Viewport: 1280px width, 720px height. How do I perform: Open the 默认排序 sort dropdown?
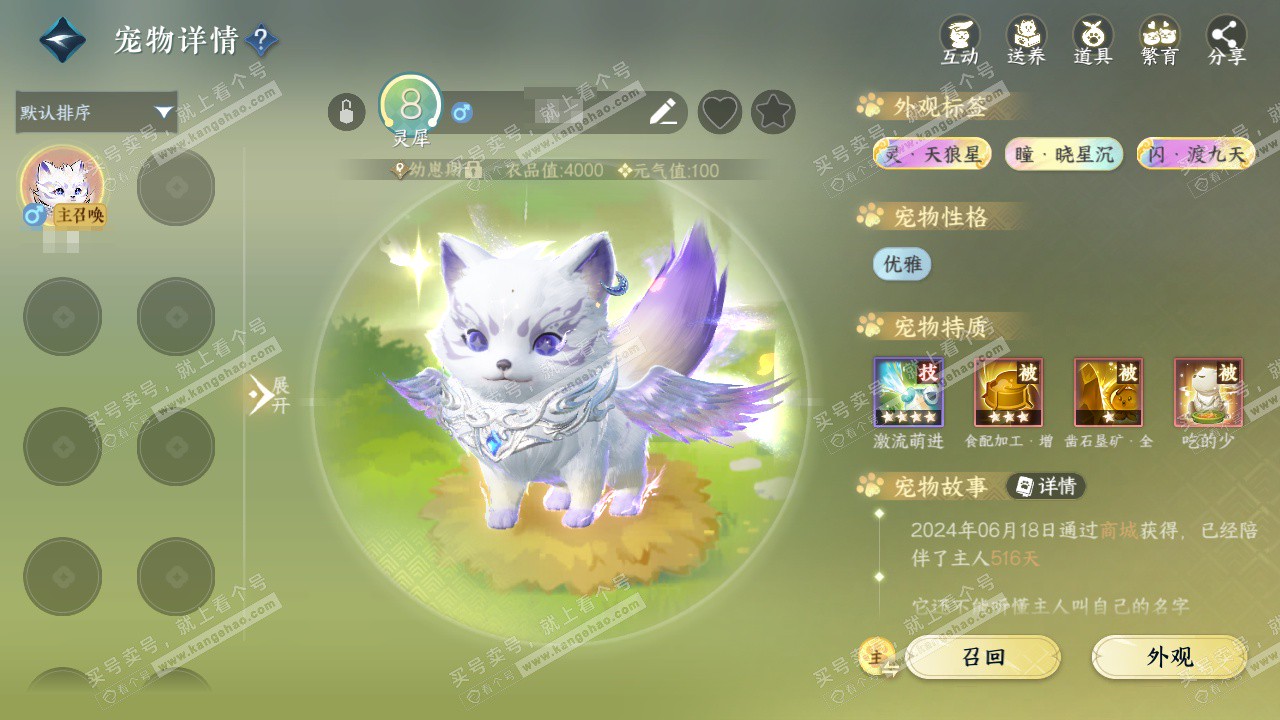96,112
